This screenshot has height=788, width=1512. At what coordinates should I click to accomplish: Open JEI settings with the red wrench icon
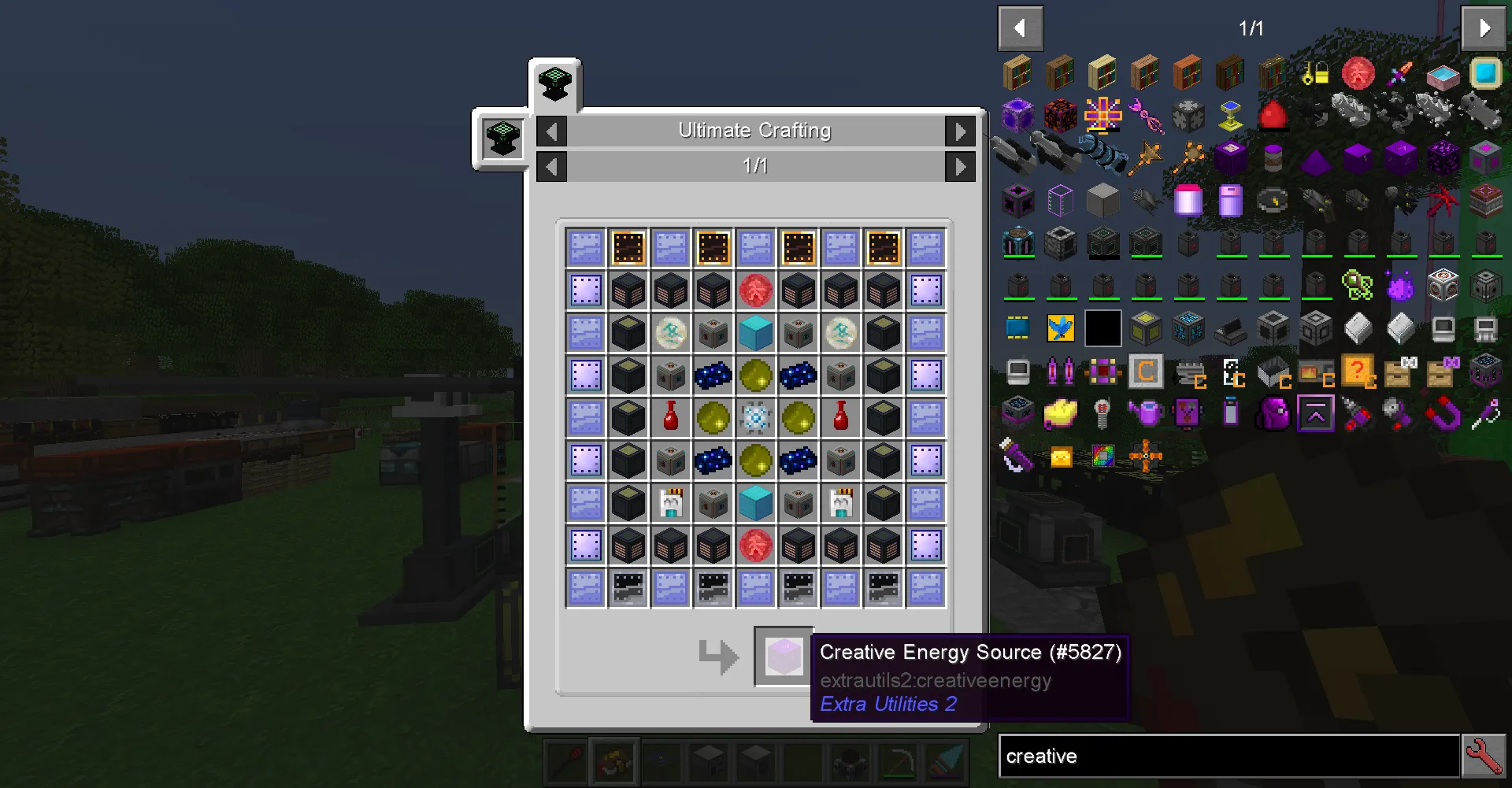[x=1484, y=756]
